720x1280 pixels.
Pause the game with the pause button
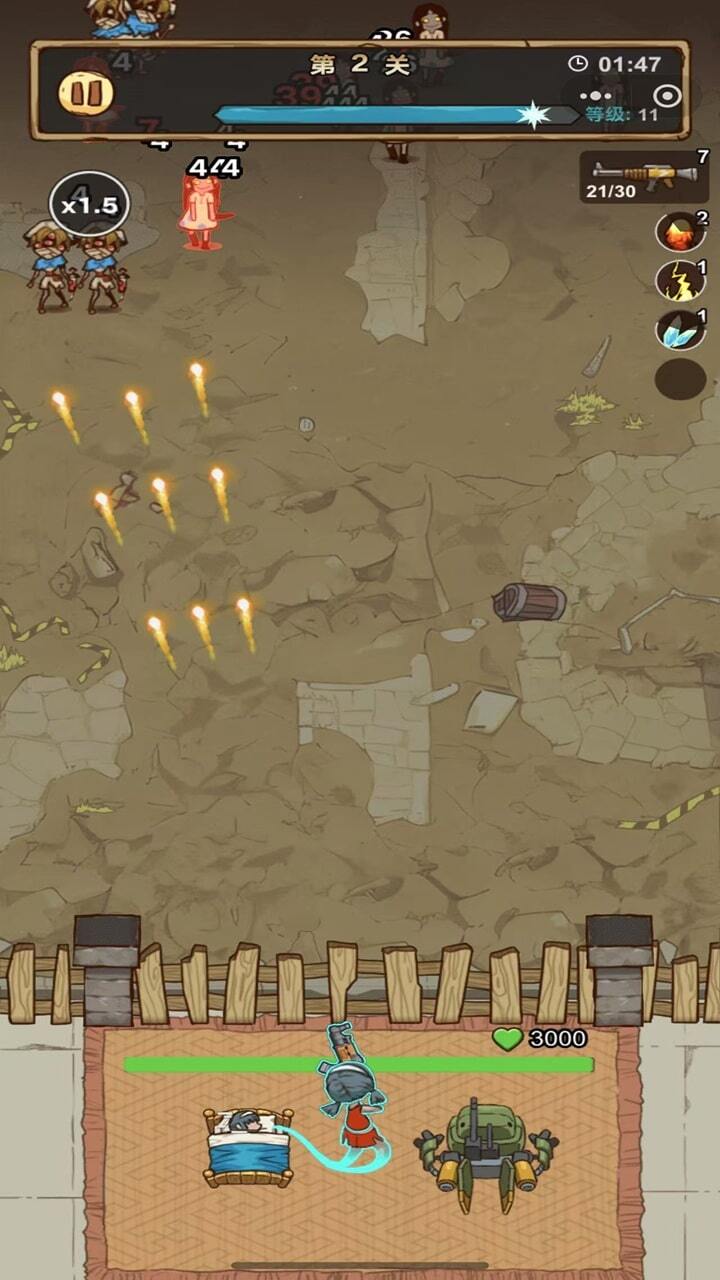click(85, 93)
